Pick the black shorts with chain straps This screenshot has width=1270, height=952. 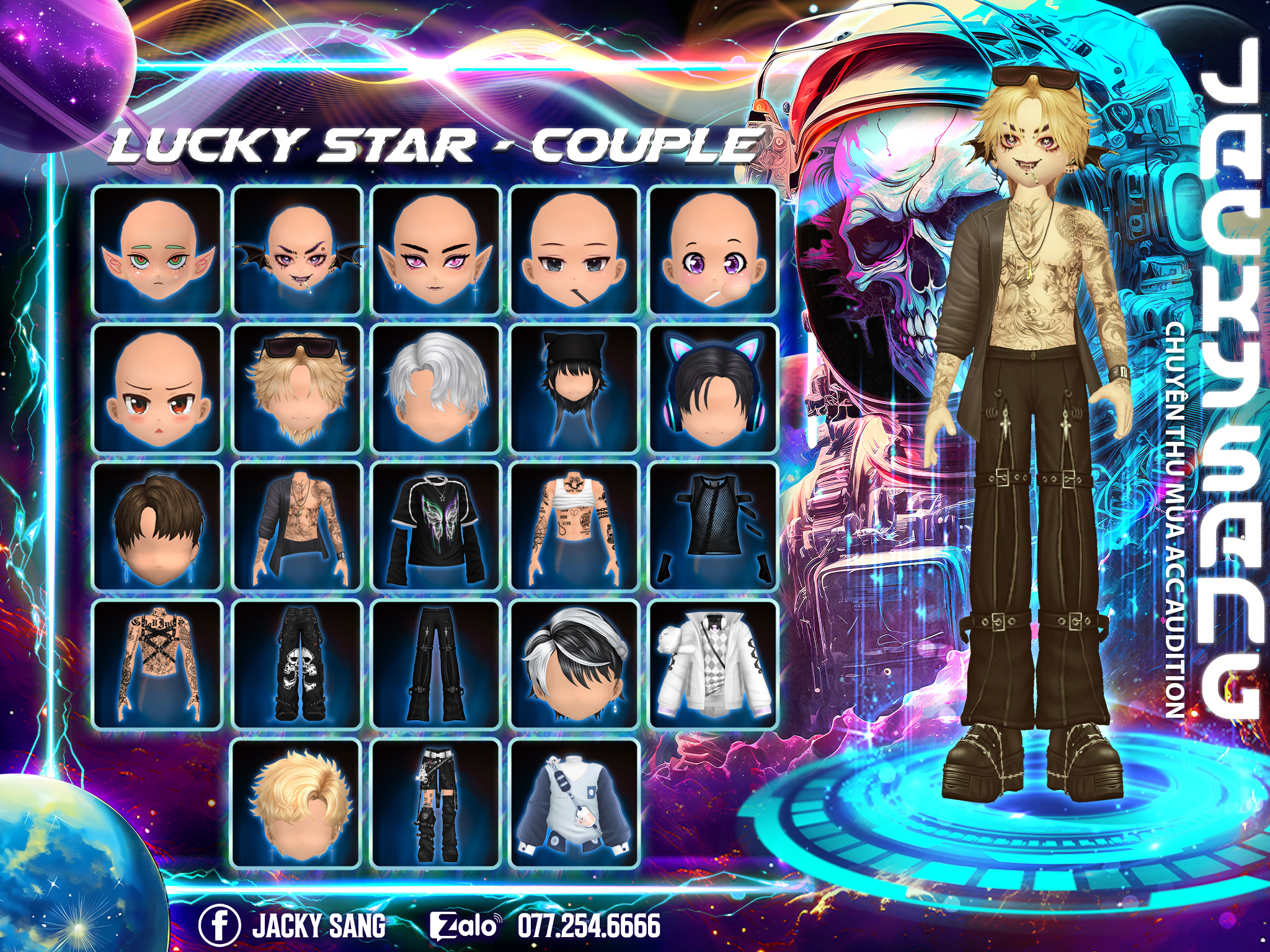pos(436,803)
